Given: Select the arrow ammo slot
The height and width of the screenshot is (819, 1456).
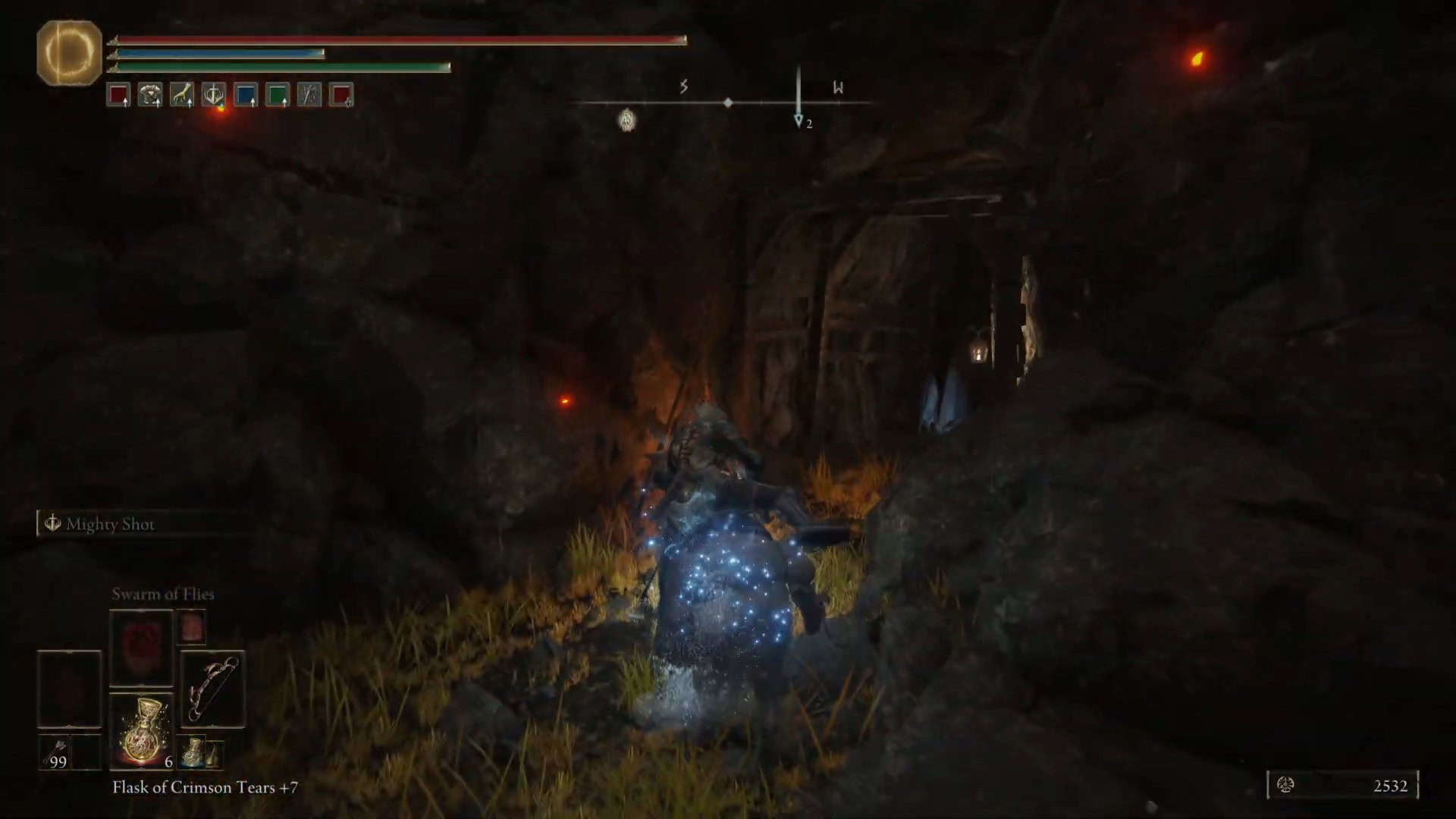Looking at the screenshot, I should coord(55,752).
